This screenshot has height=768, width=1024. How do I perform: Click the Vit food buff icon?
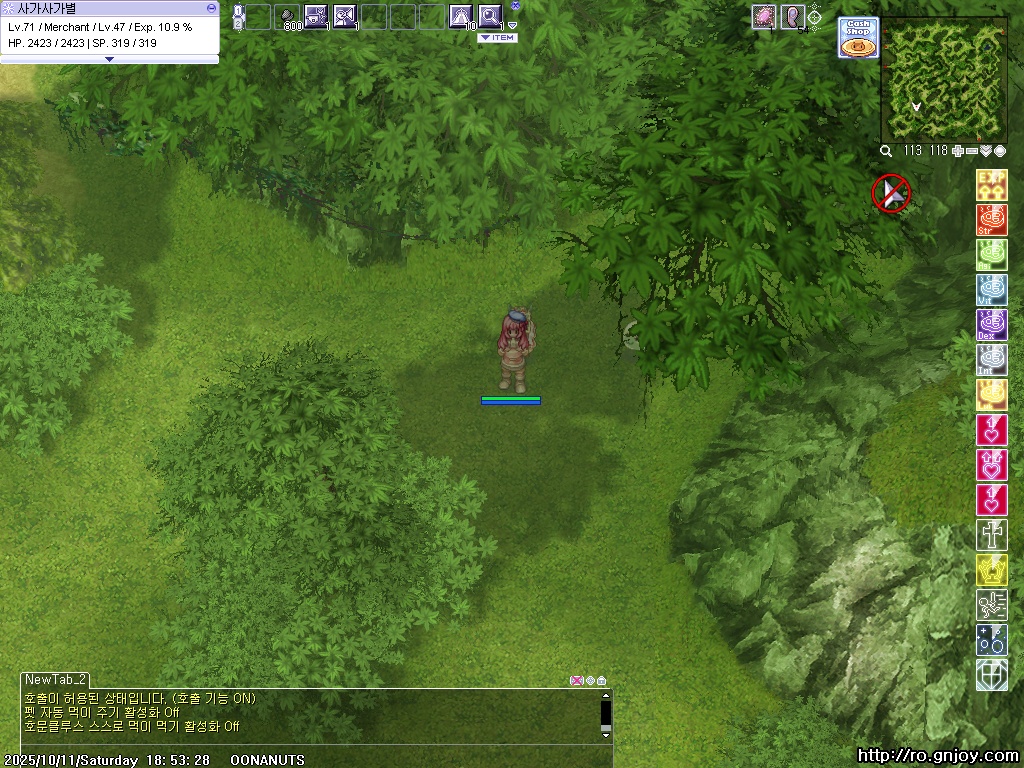(x=991, y=289)
